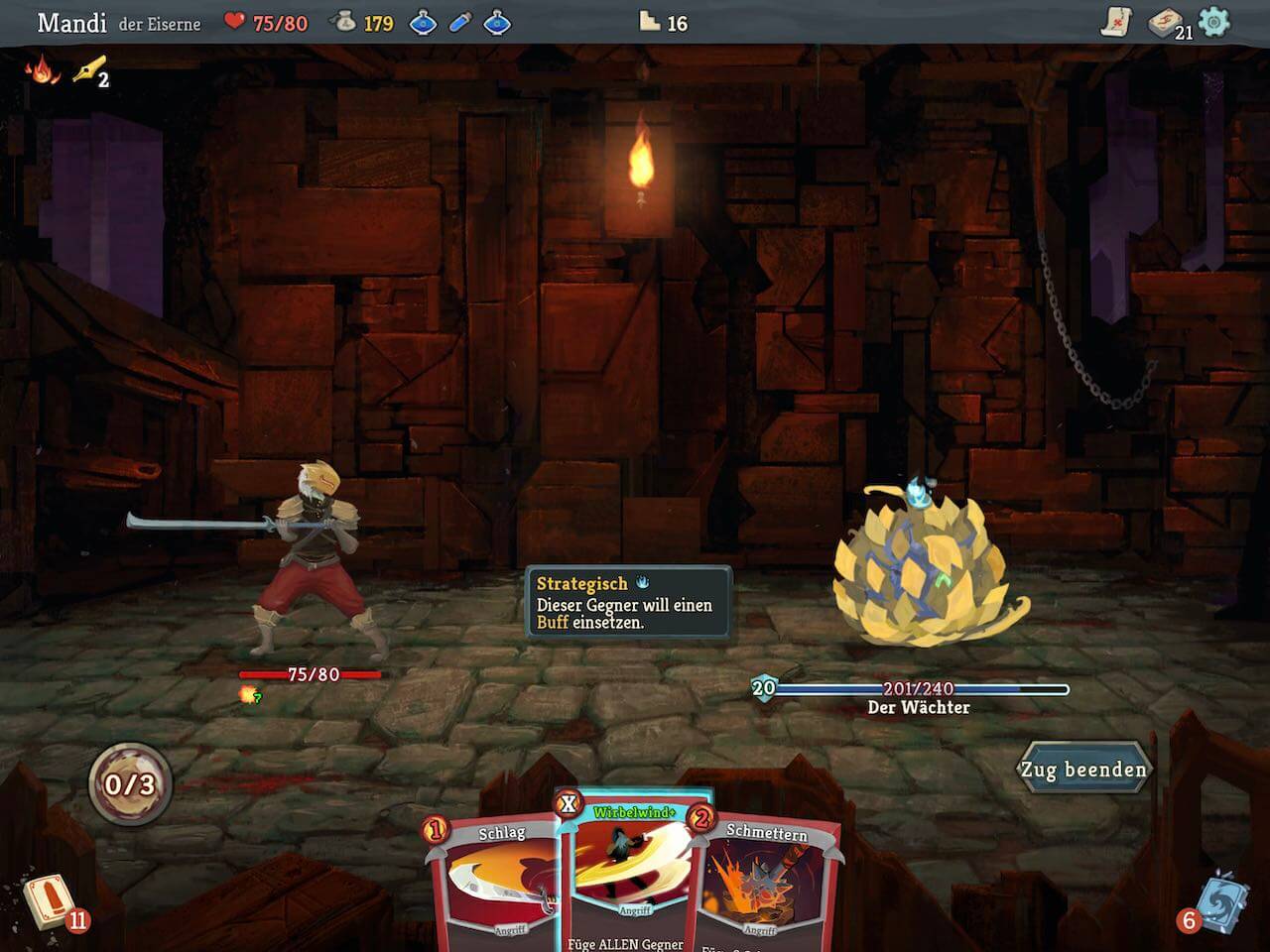Viewport: 1270px width, 952px height.
Task: Open the settings gear menu
Action: (1213, 22)
